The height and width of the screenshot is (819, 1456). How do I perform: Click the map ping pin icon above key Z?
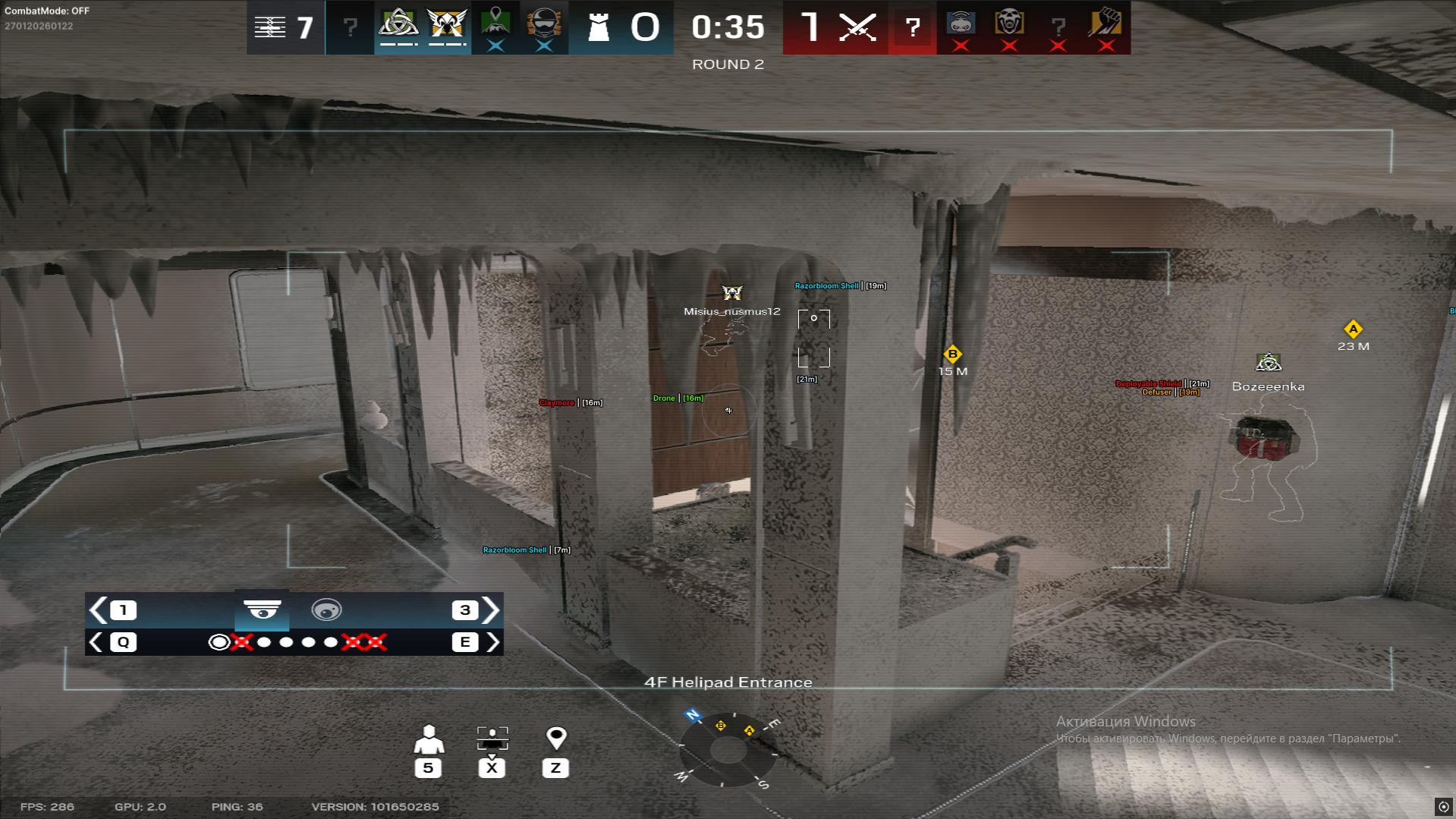(557, 735)
